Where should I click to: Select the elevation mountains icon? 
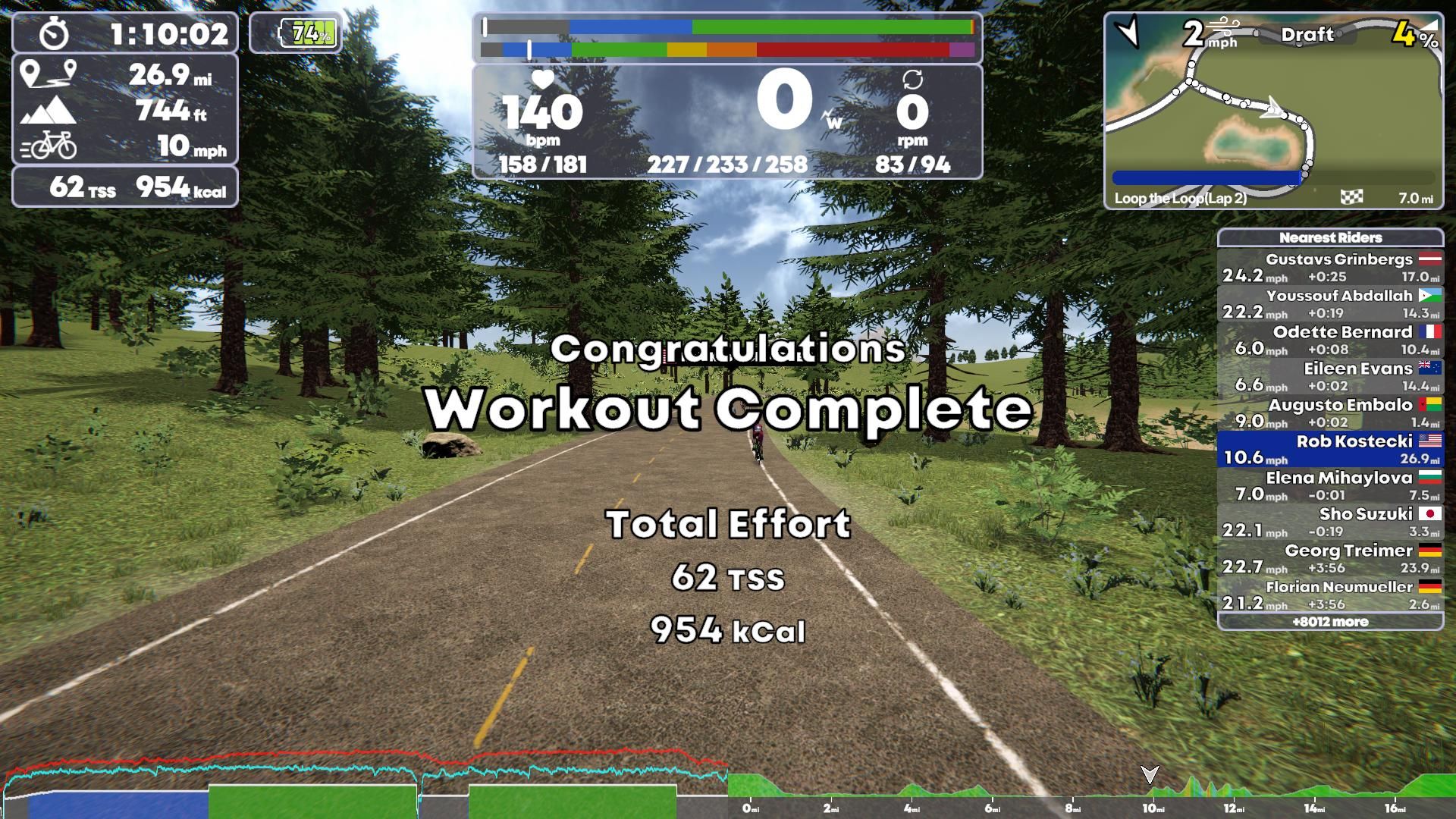tap(49, 112)
